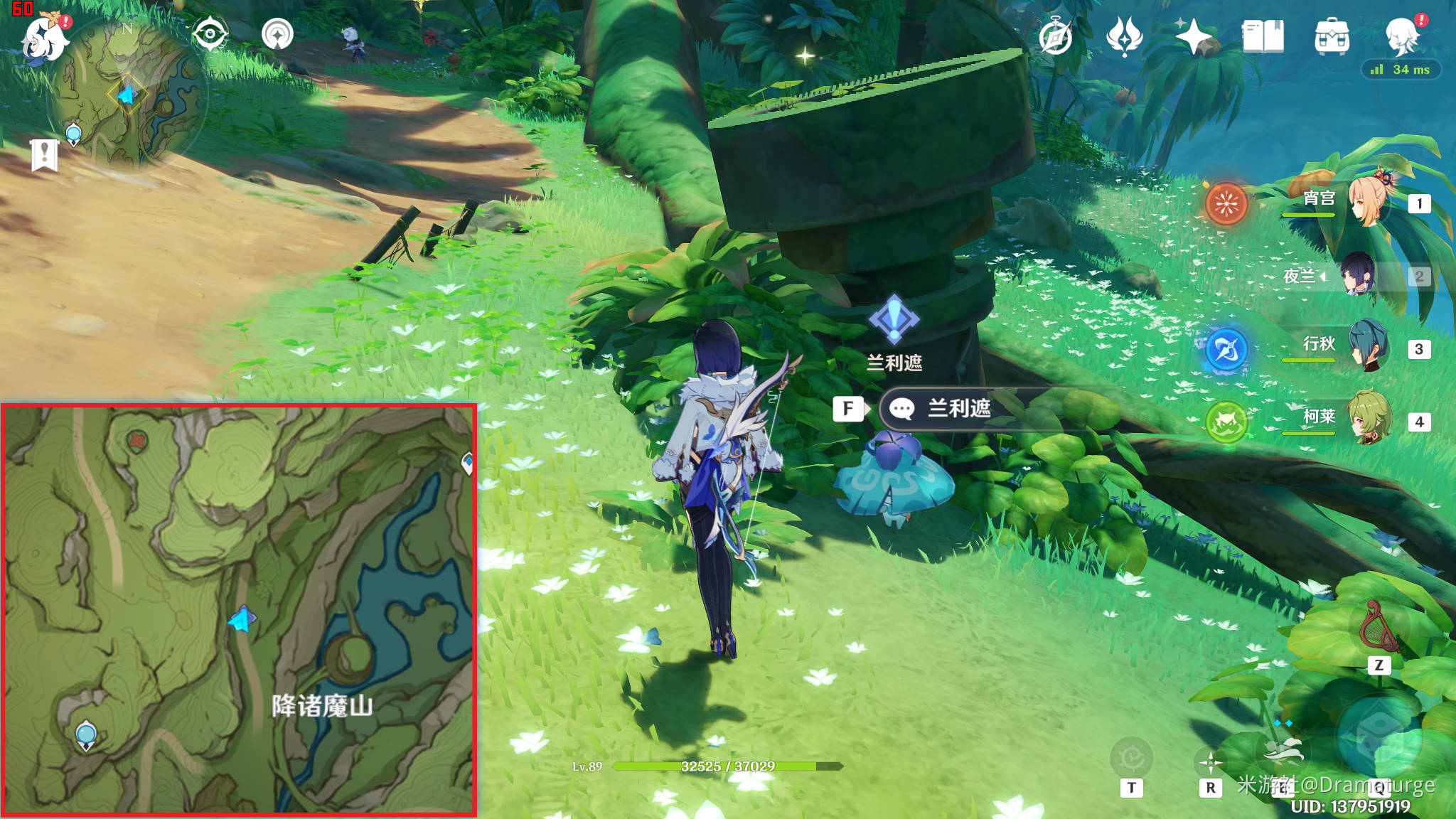Open the Adventurer Handbook book icon

[1263, 36]
